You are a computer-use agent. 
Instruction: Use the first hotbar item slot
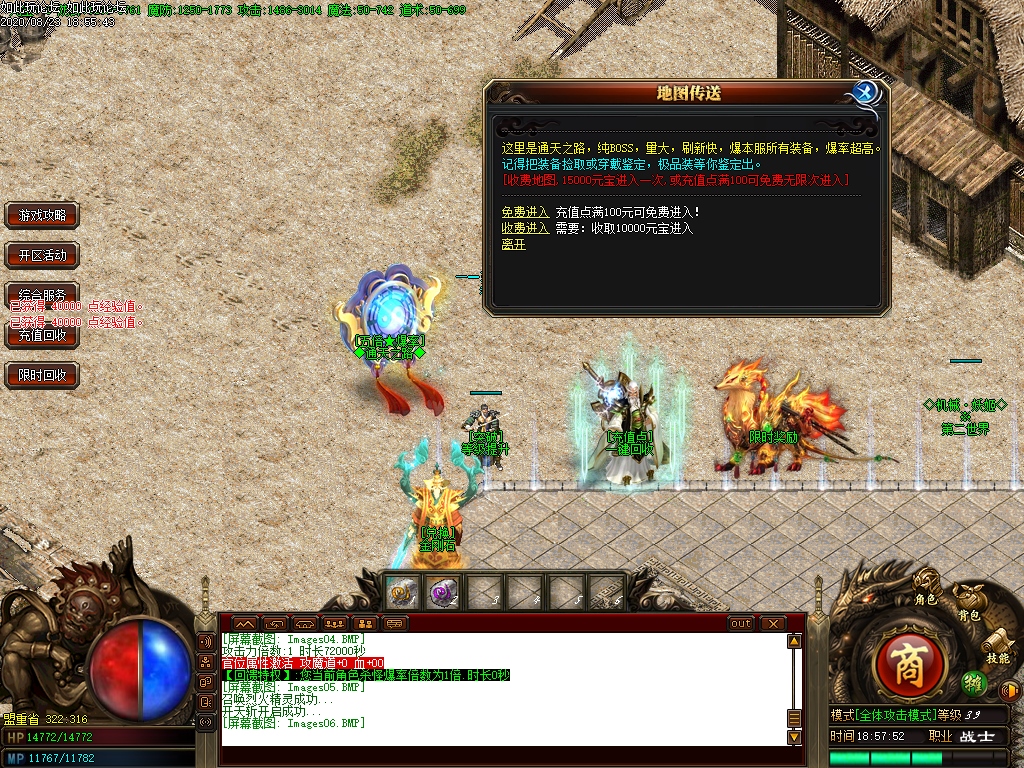pos(403,592)
